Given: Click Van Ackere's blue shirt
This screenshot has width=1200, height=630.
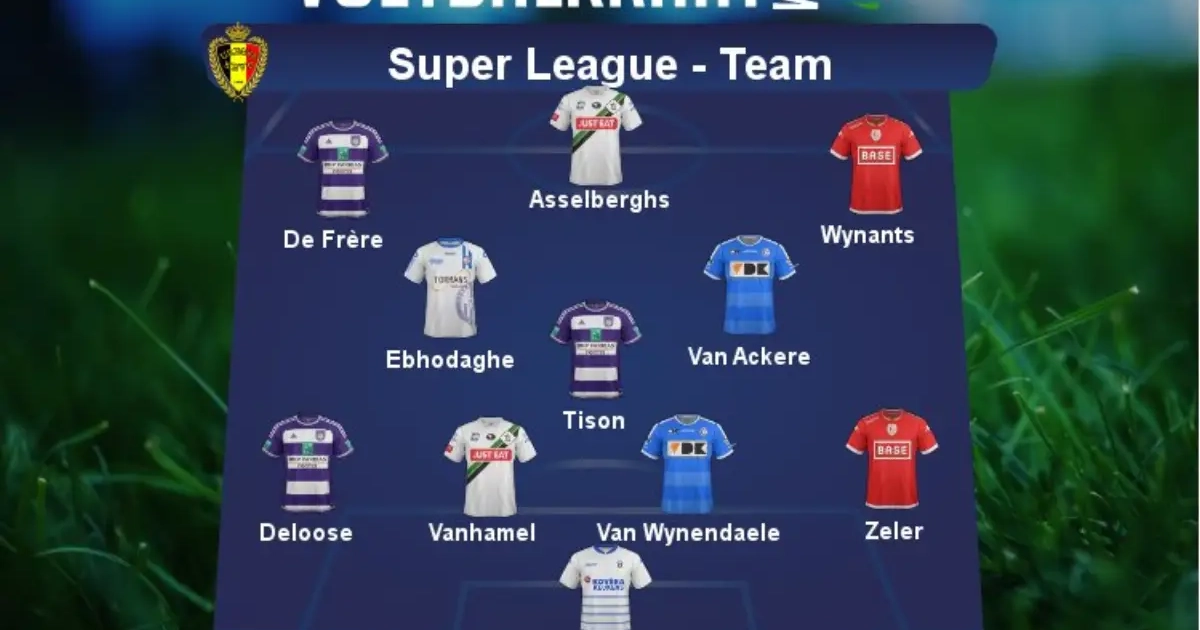Looking at the screenshot, I should point(749,285).
